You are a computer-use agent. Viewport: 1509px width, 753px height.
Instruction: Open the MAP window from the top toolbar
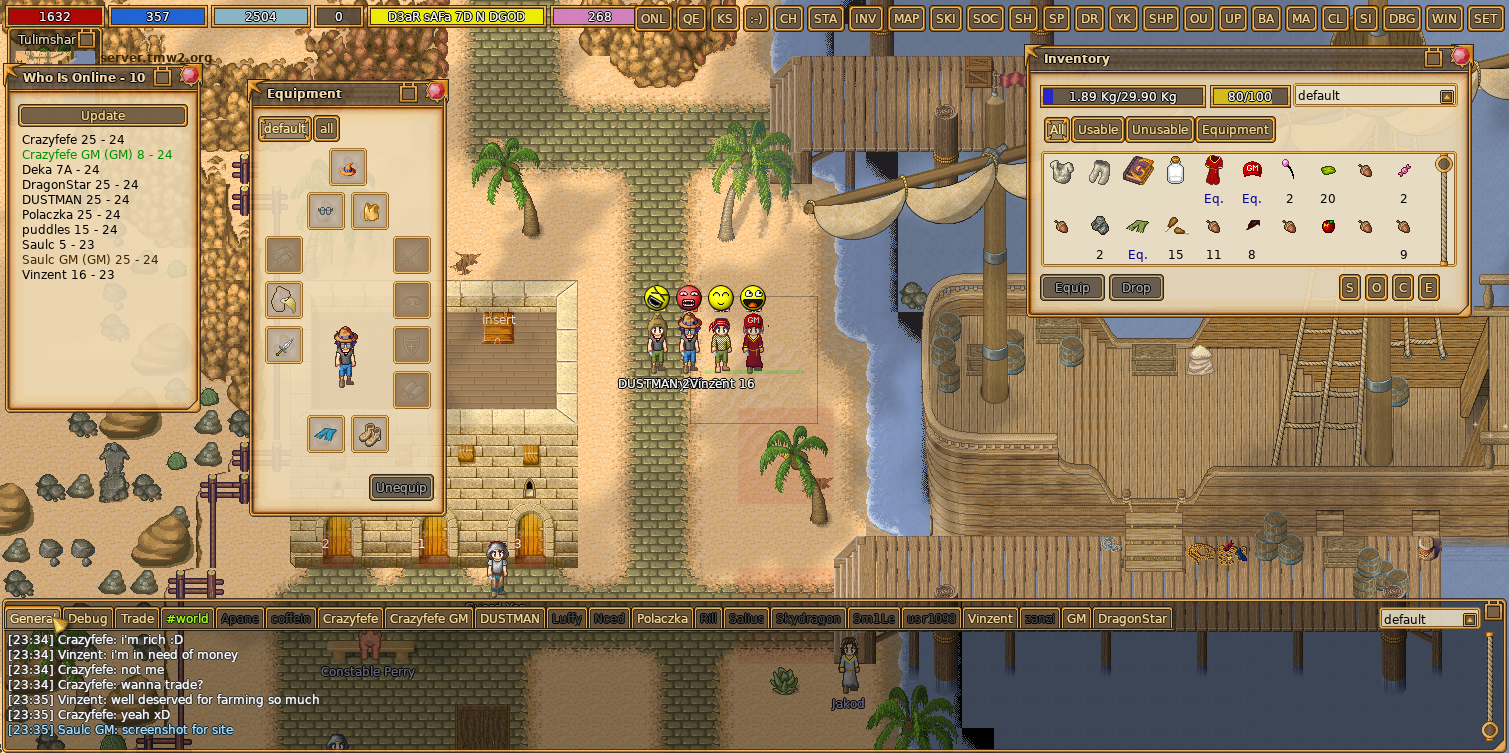905,18
